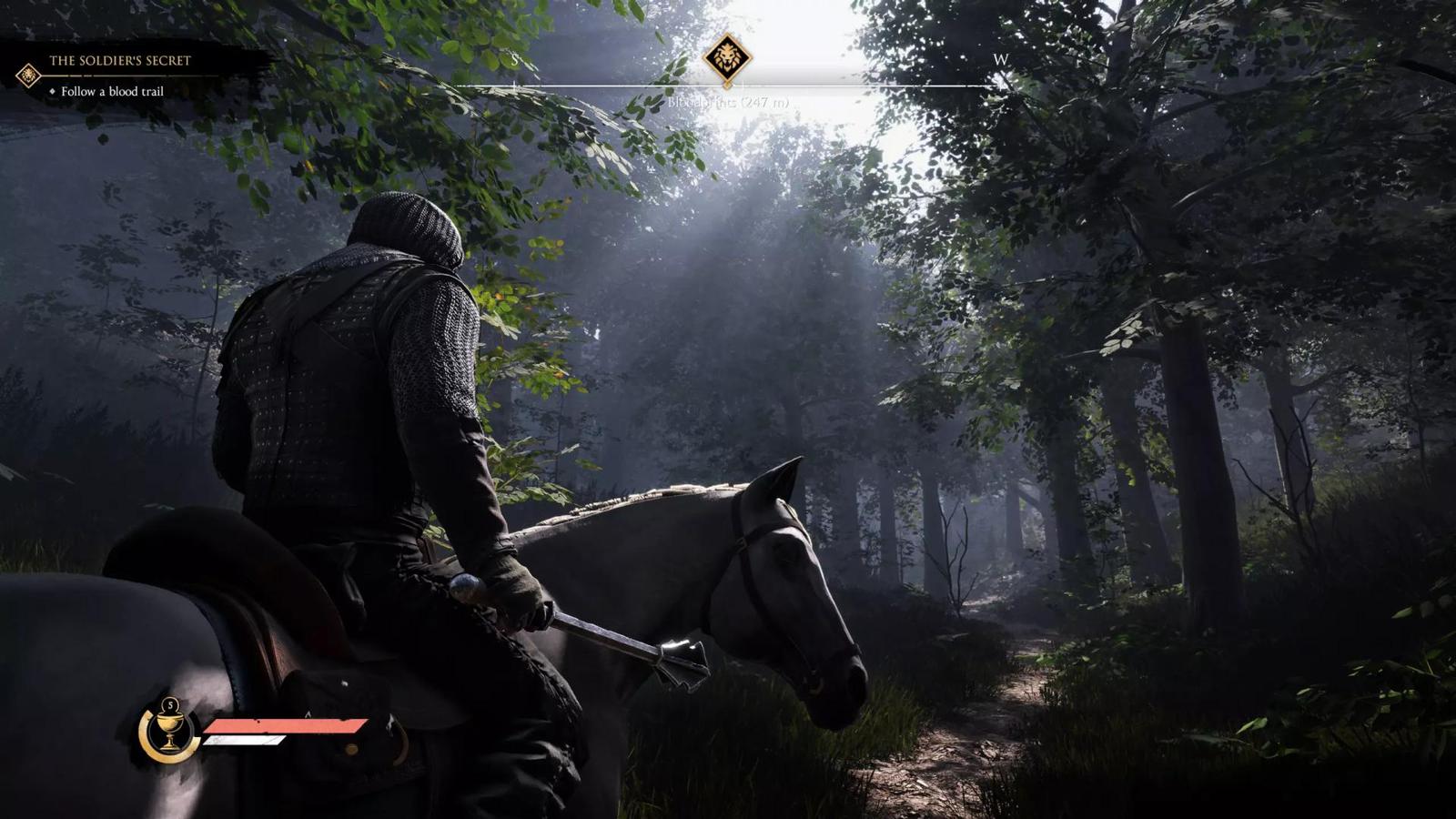Click the potion charge counter showing 5
Screen dimensions: 1456x819
168,703
